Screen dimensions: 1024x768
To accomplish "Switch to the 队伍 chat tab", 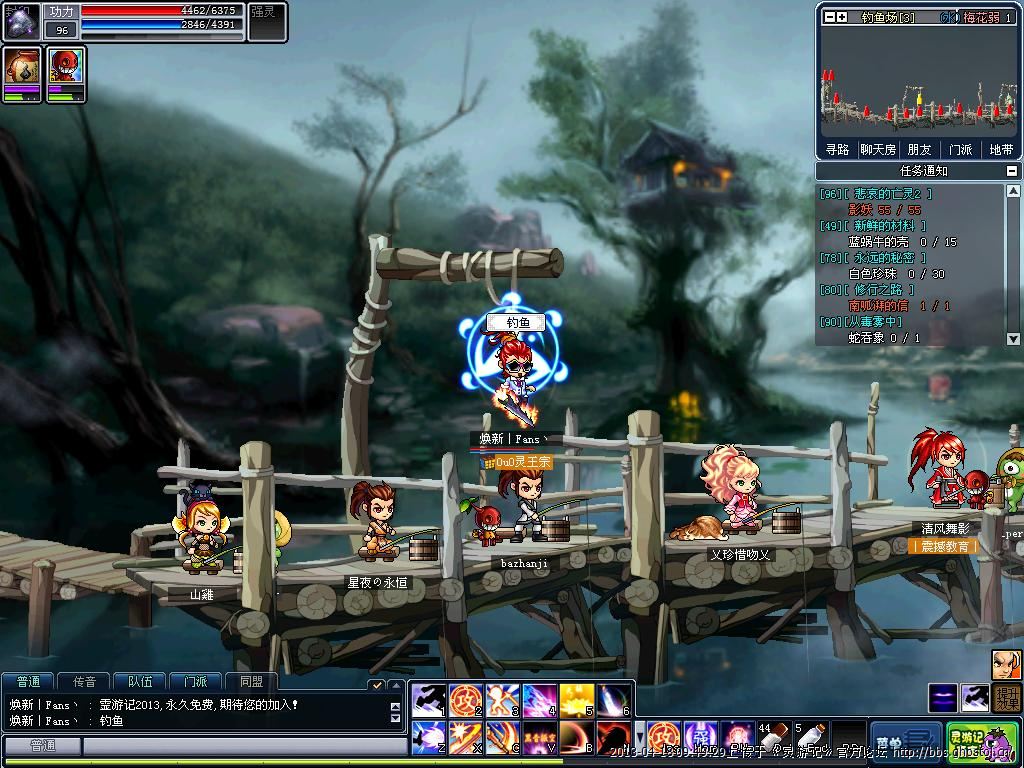I will (140, 682).
